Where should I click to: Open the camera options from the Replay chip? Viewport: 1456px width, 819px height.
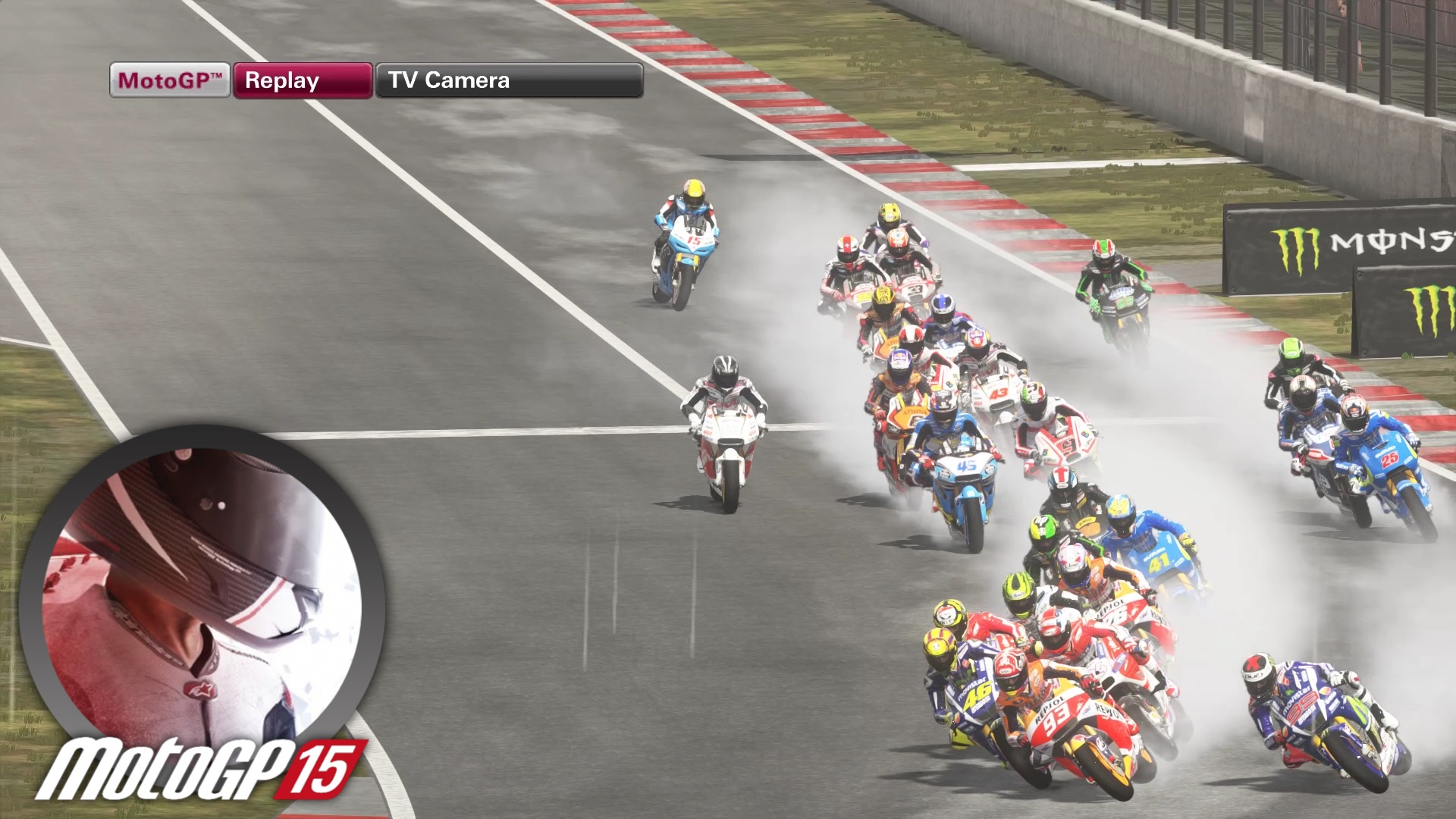tap(302, 80)
